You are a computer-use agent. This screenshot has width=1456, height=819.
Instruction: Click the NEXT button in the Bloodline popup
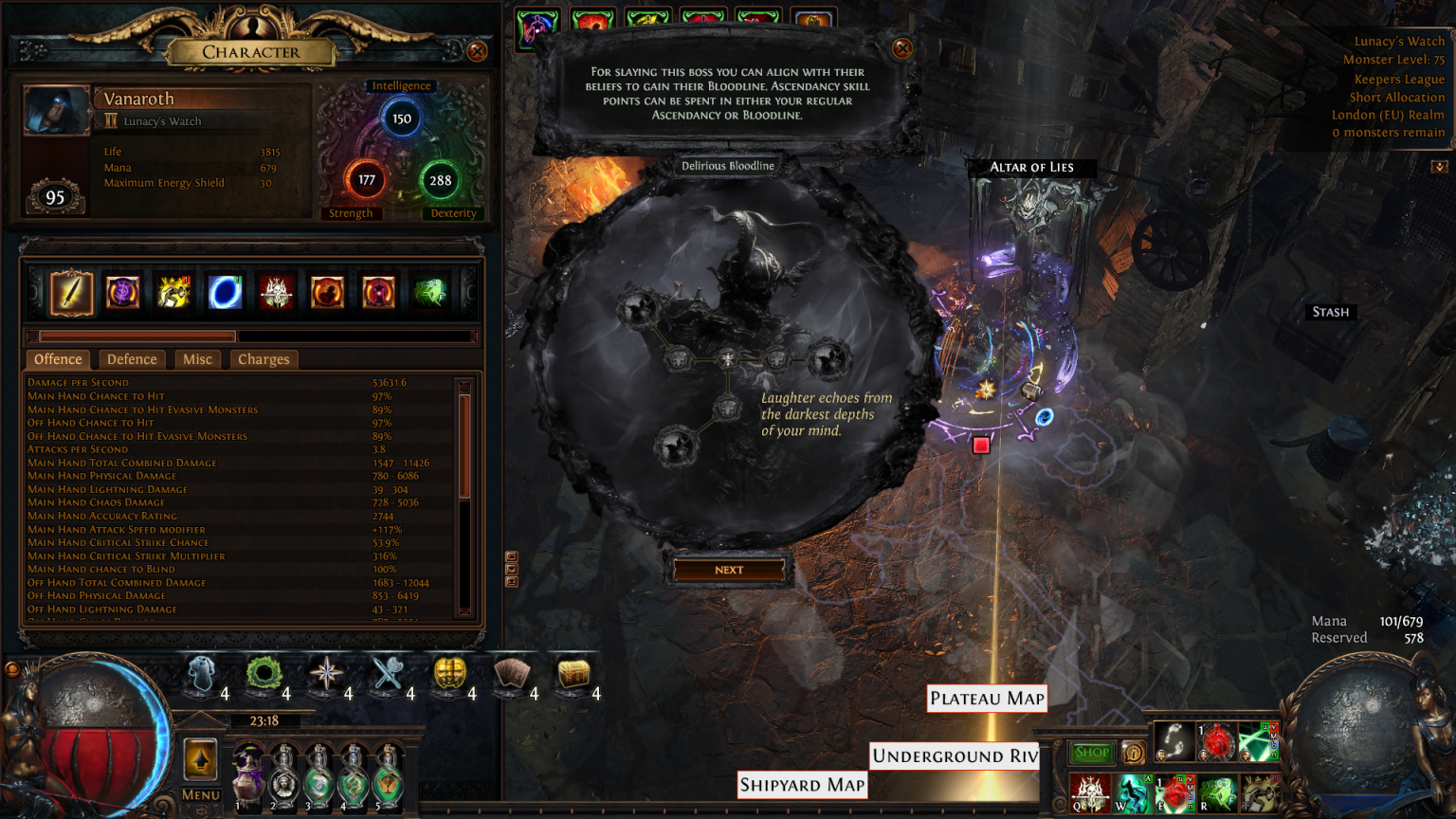(x=728, y=570)
